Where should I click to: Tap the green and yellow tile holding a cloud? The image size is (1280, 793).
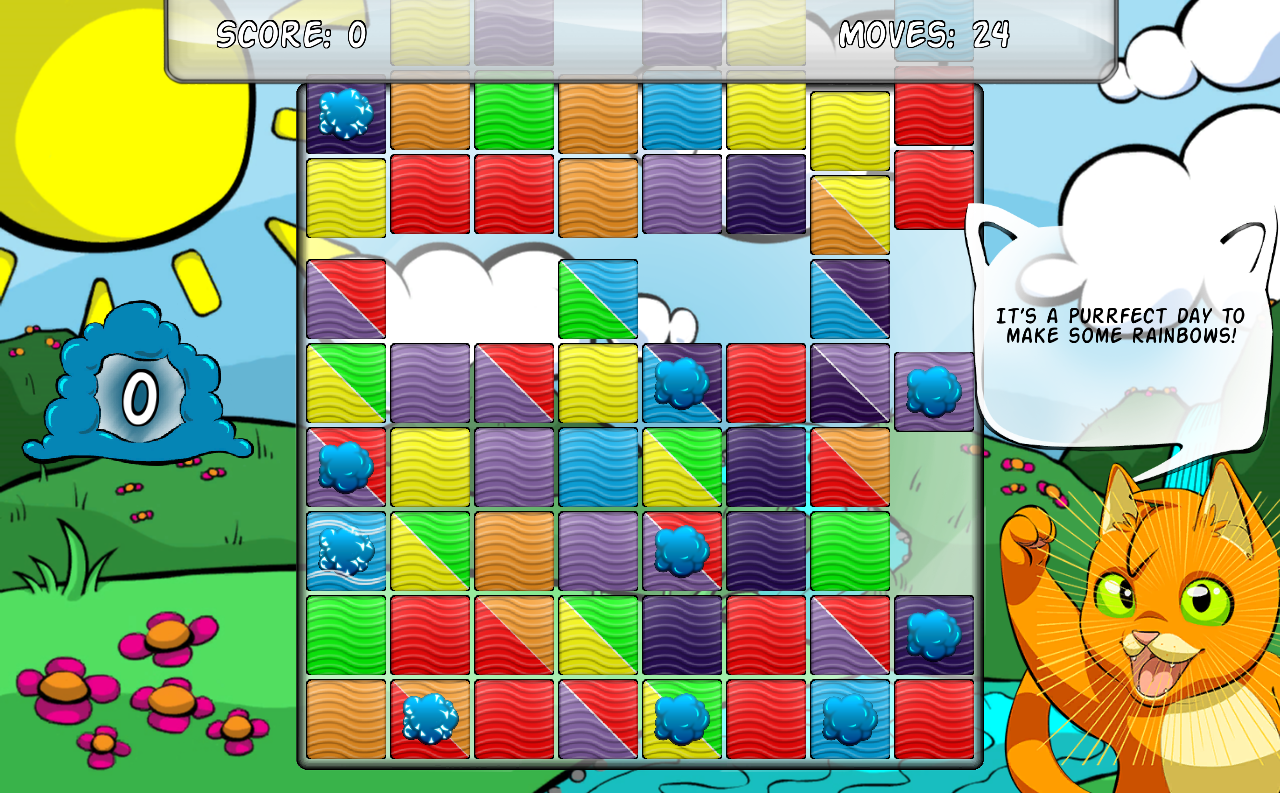pyautogui.click(x=682, y=718)
